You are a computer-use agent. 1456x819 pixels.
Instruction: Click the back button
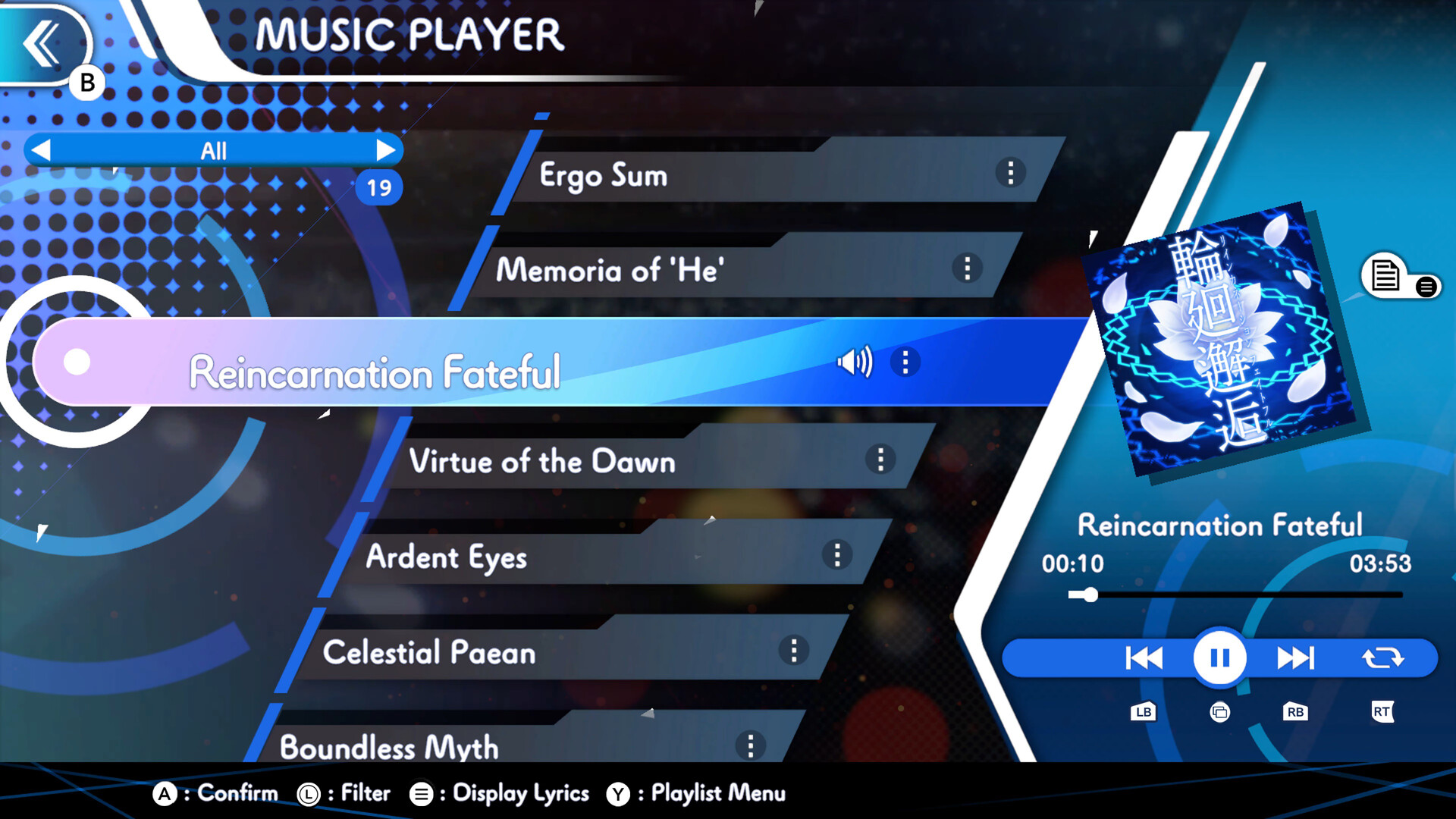click(x=42, y=42)
